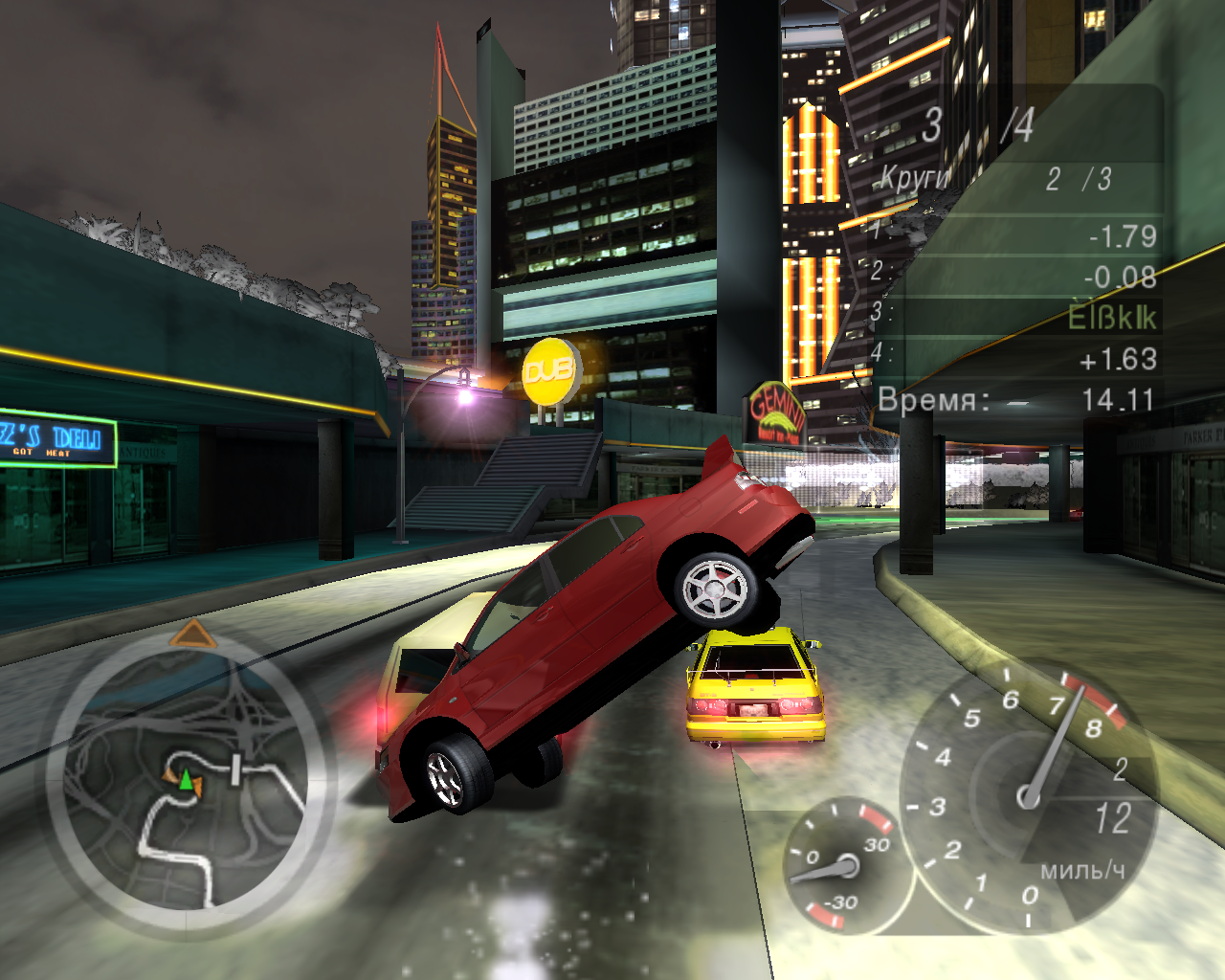The image size is (1225, 980).
Task: Select the green player arrow on the minimap
Action: click(185, 779)
